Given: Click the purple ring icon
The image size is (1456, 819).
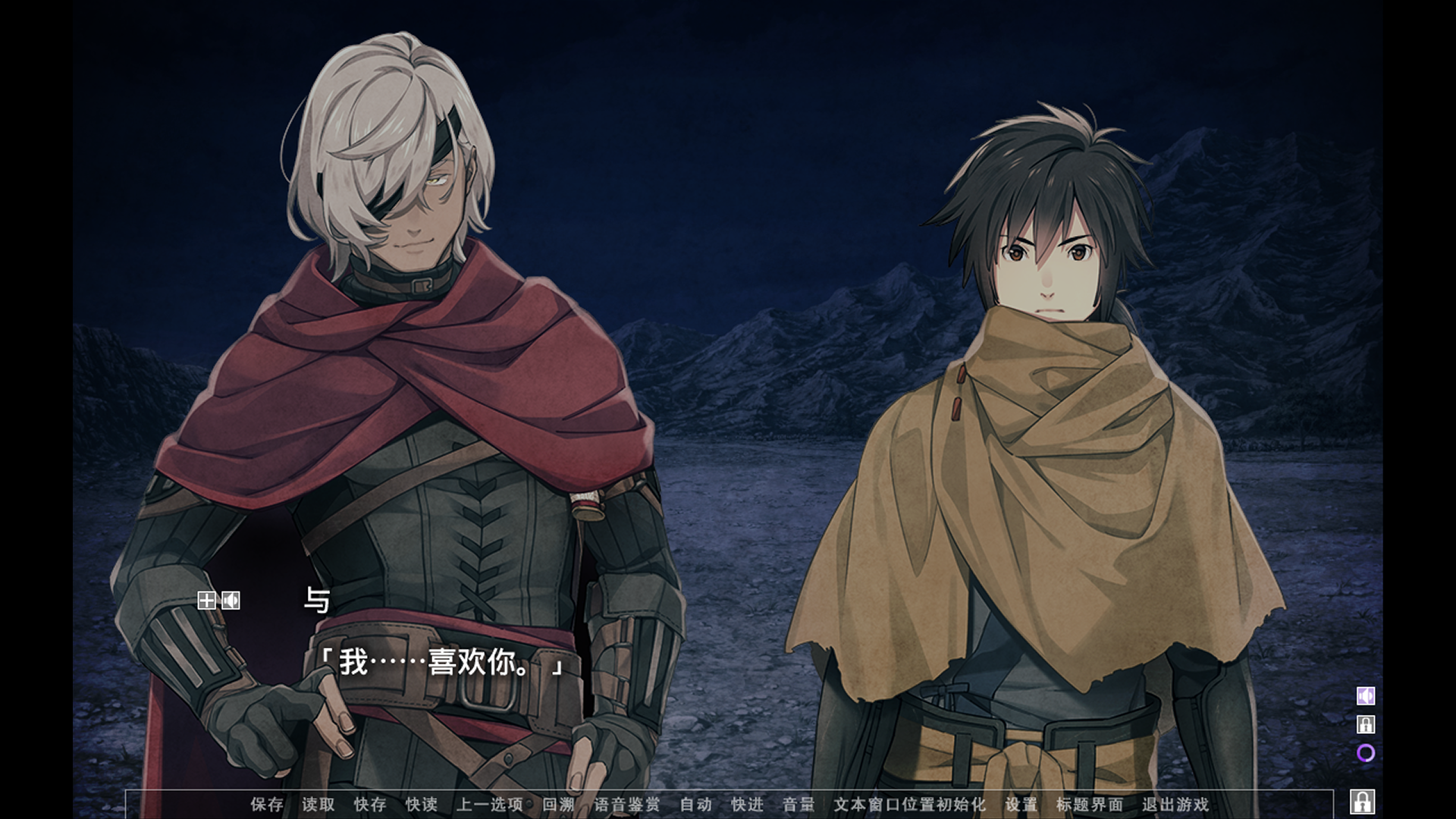Looking at the screenshot, I should pos(1366,753).
